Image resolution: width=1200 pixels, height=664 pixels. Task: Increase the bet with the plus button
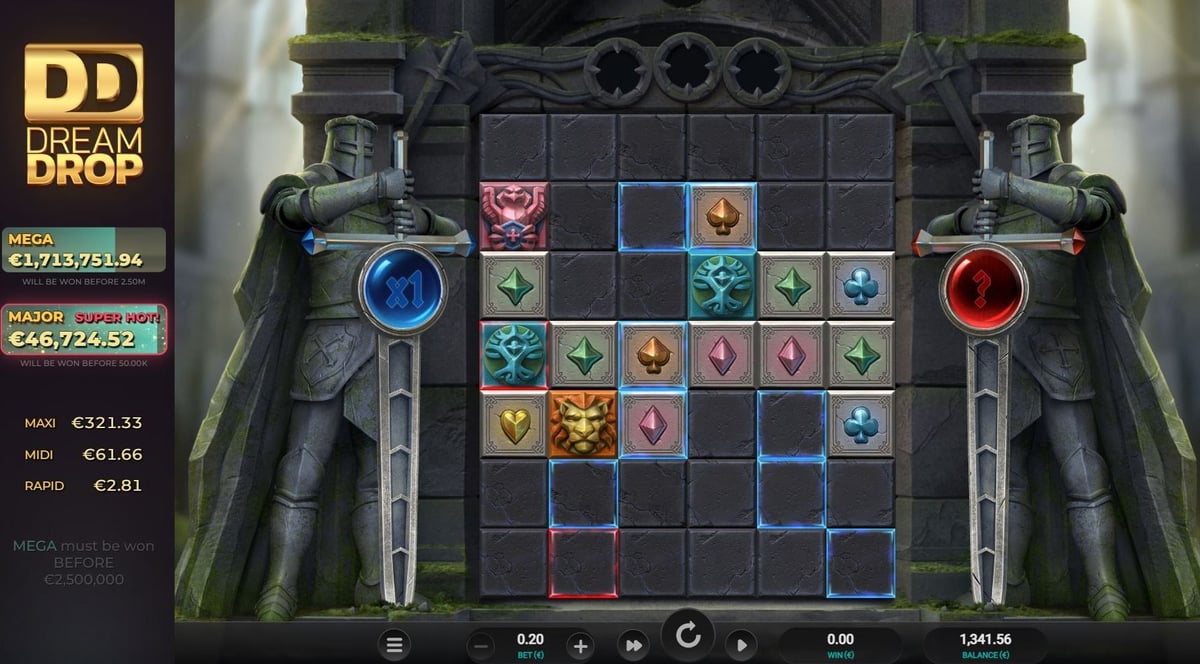[x=580, y=645]
